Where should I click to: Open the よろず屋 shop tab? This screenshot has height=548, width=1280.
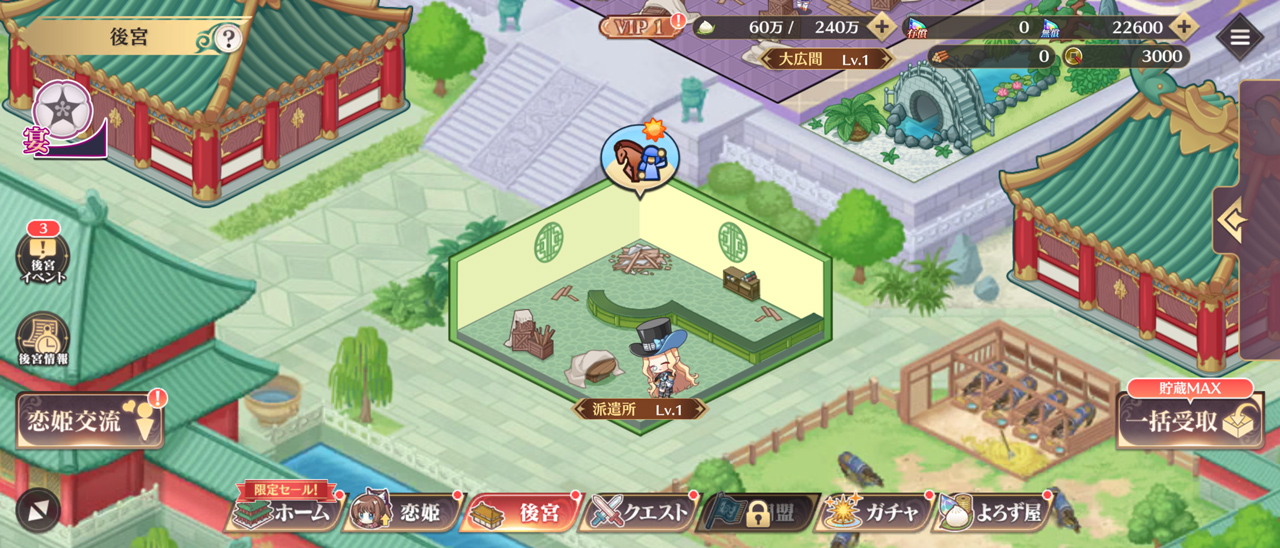click(992, 513)
